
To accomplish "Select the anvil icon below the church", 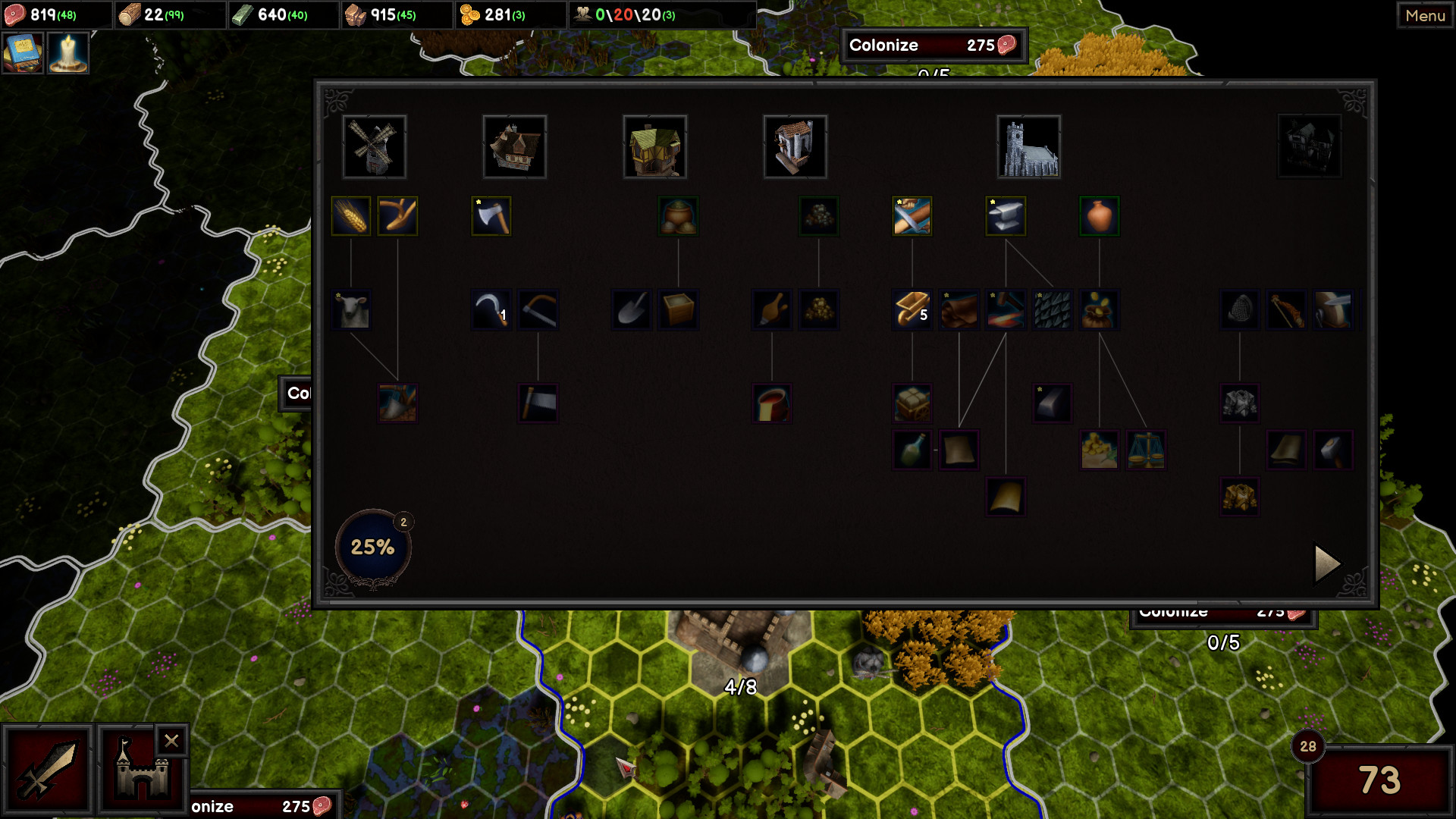I will 1006,215.
